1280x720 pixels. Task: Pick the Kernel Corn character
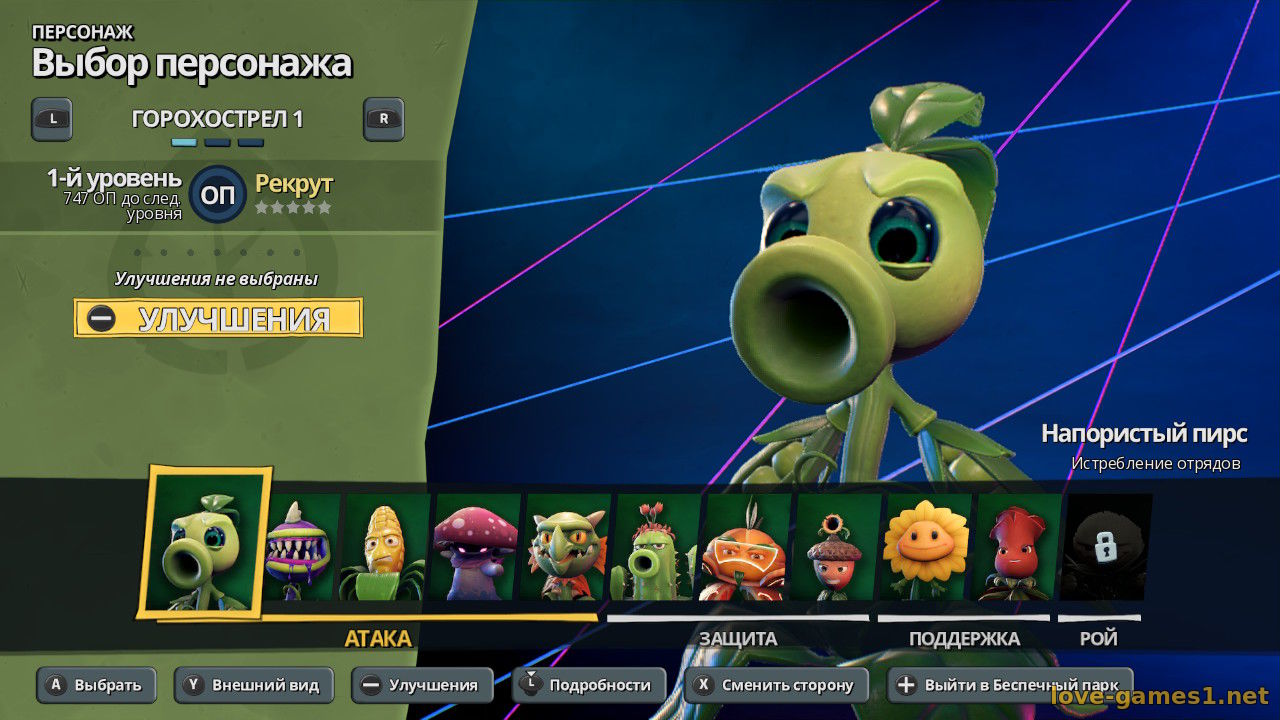[386, 548]
